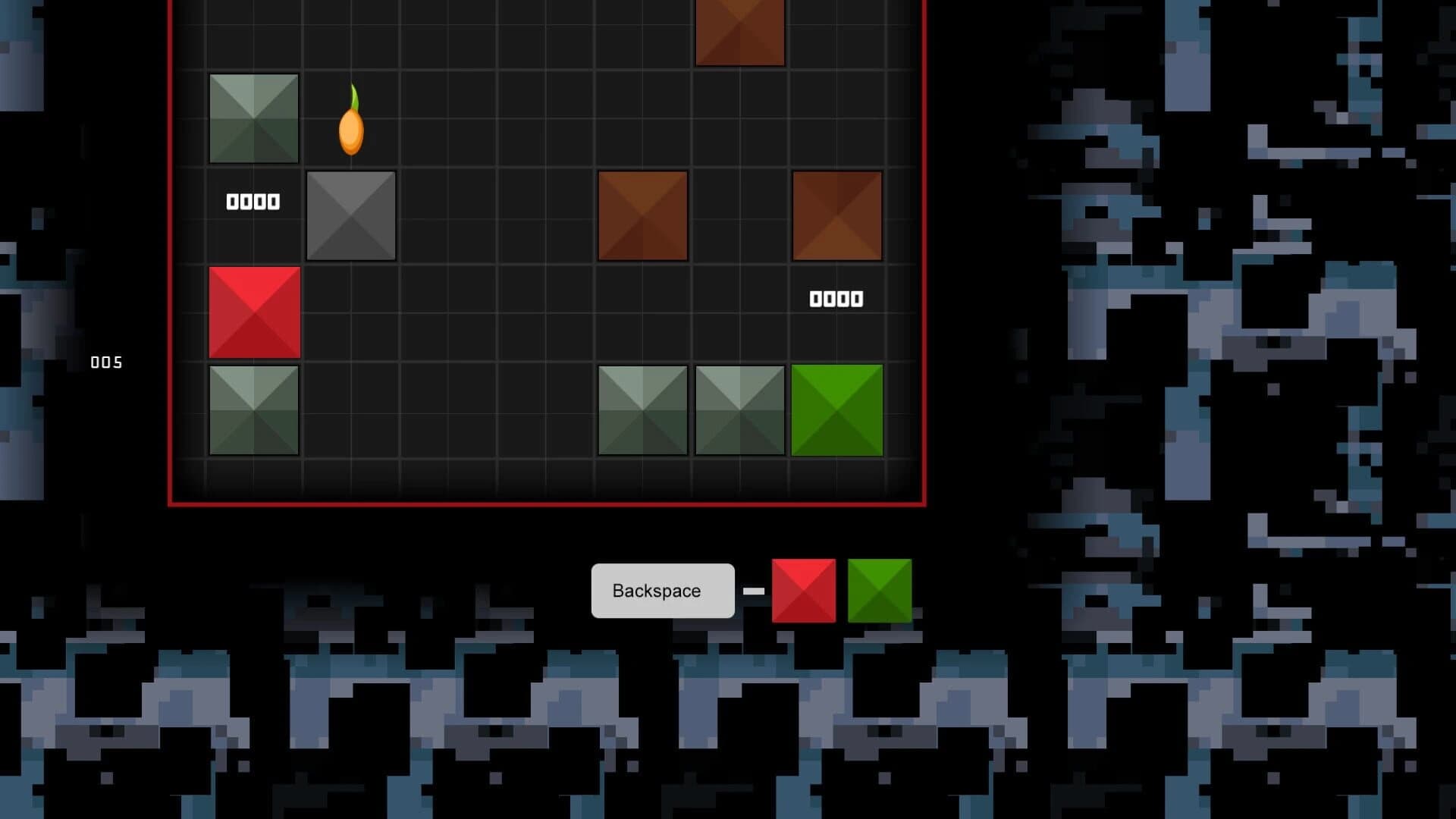Click the right 0000 counter
The width and height of the screenshot is (1456, 819).
click(835, 299)
